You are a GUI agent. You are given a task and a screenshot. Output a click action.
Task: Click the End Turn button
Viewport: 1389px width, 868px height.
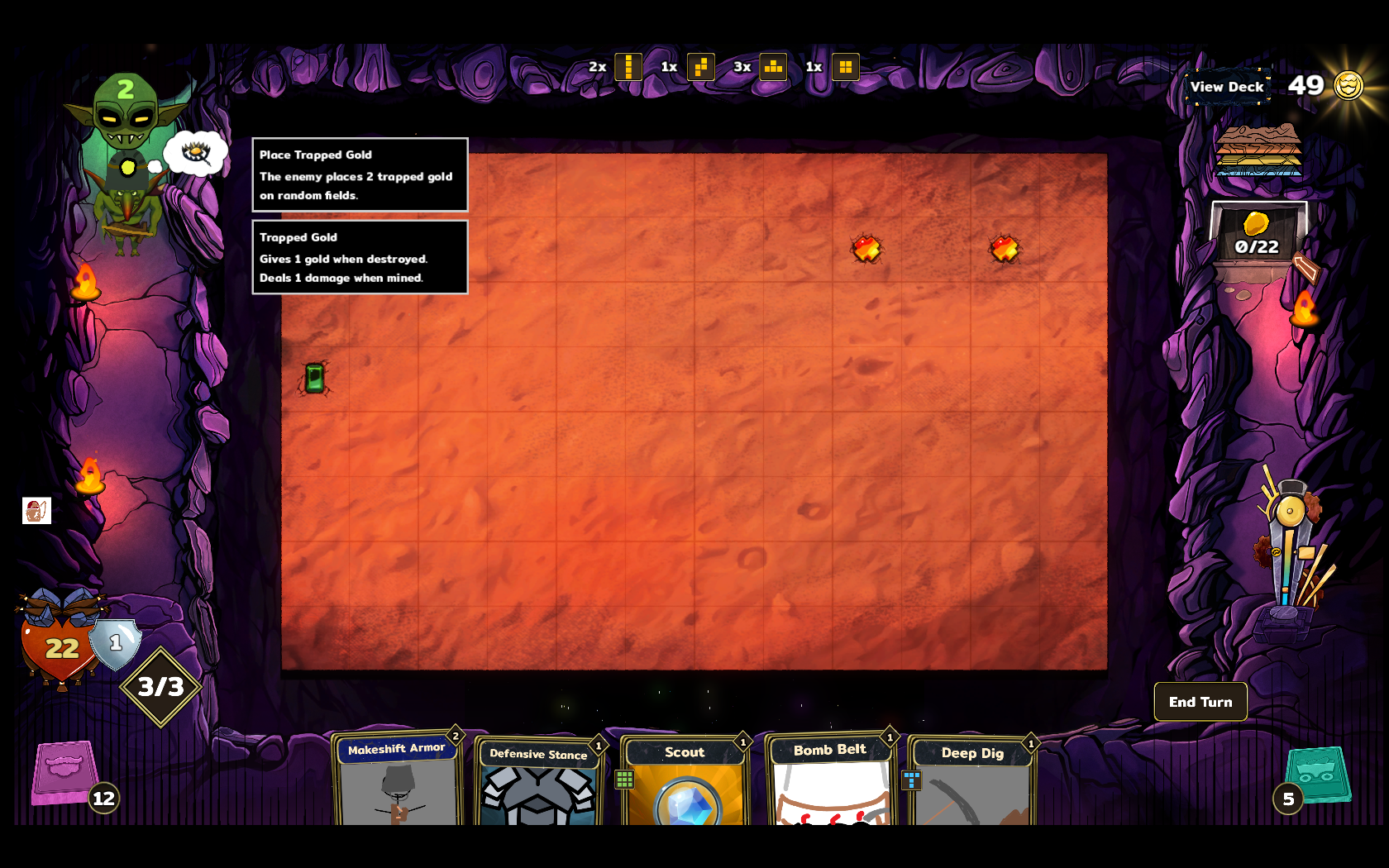[1200, 702]
